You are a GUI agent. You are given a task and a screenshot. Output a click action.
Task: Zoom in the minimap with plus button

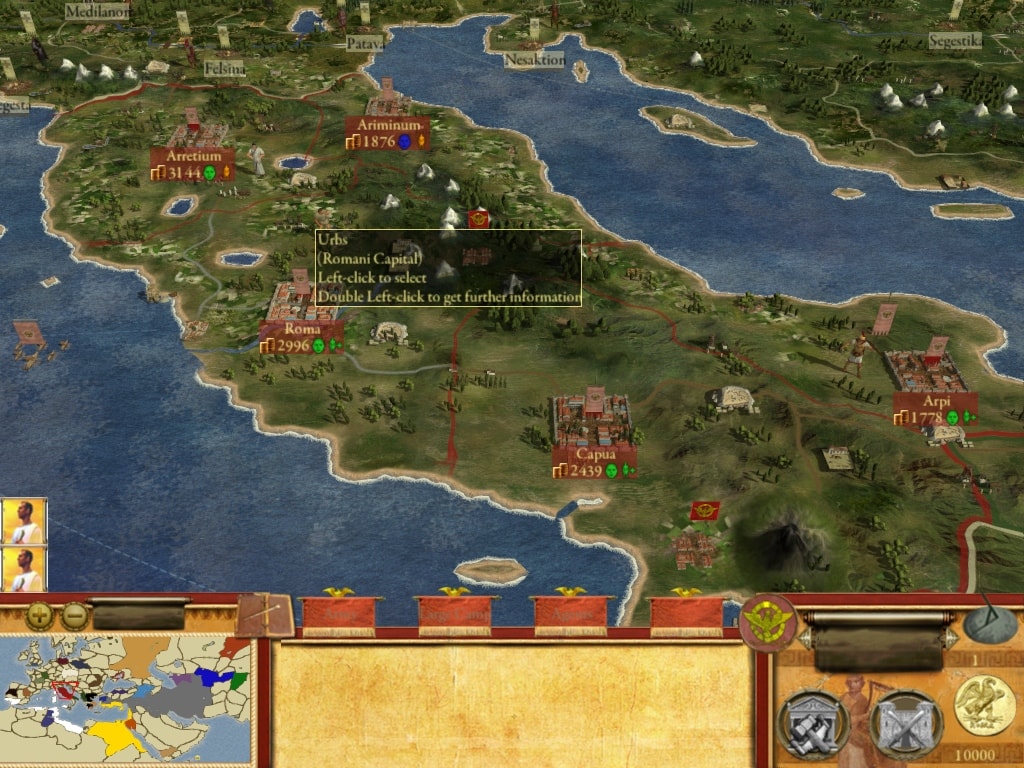pyautogui.click(x=39, y=616)
